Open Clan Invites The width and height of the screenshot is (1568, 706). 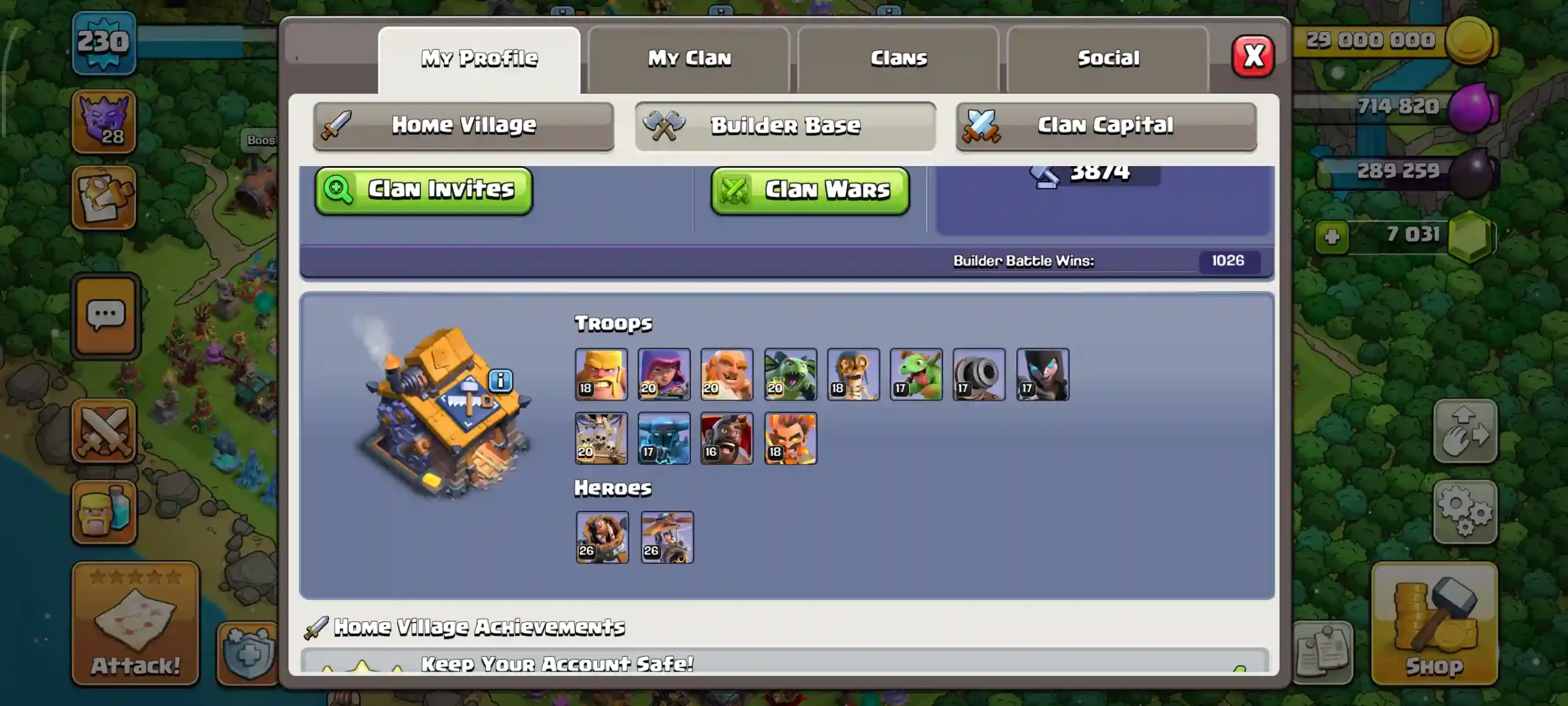[424, 190]
